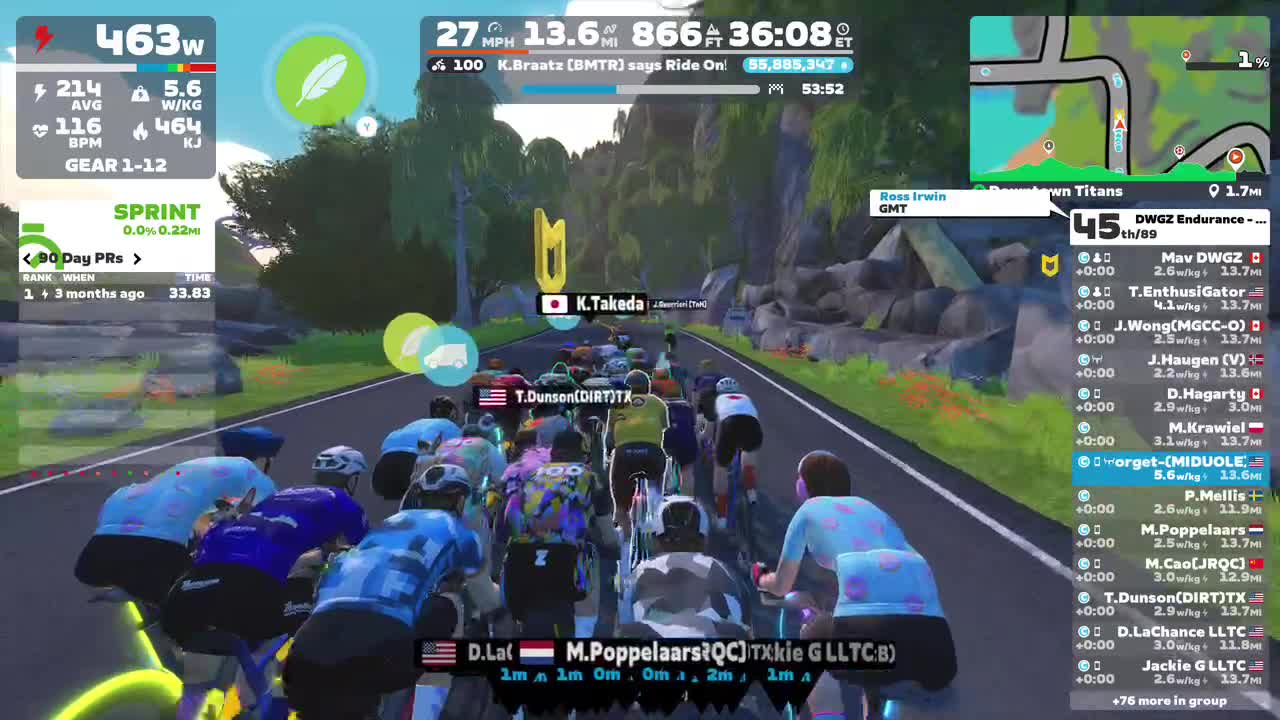Click the Ross Irwin GMT nameplate
The width and height of the screenshot is (1280, 720).
960,203
